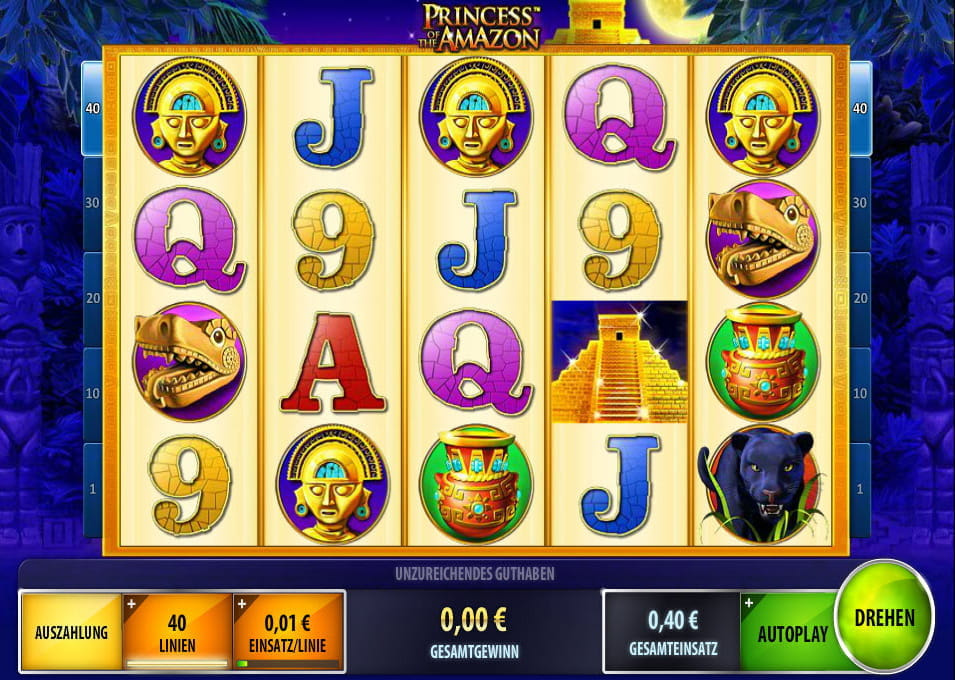Select the 20 payline marker on the right
955x680 pixels.
(860, 299)
